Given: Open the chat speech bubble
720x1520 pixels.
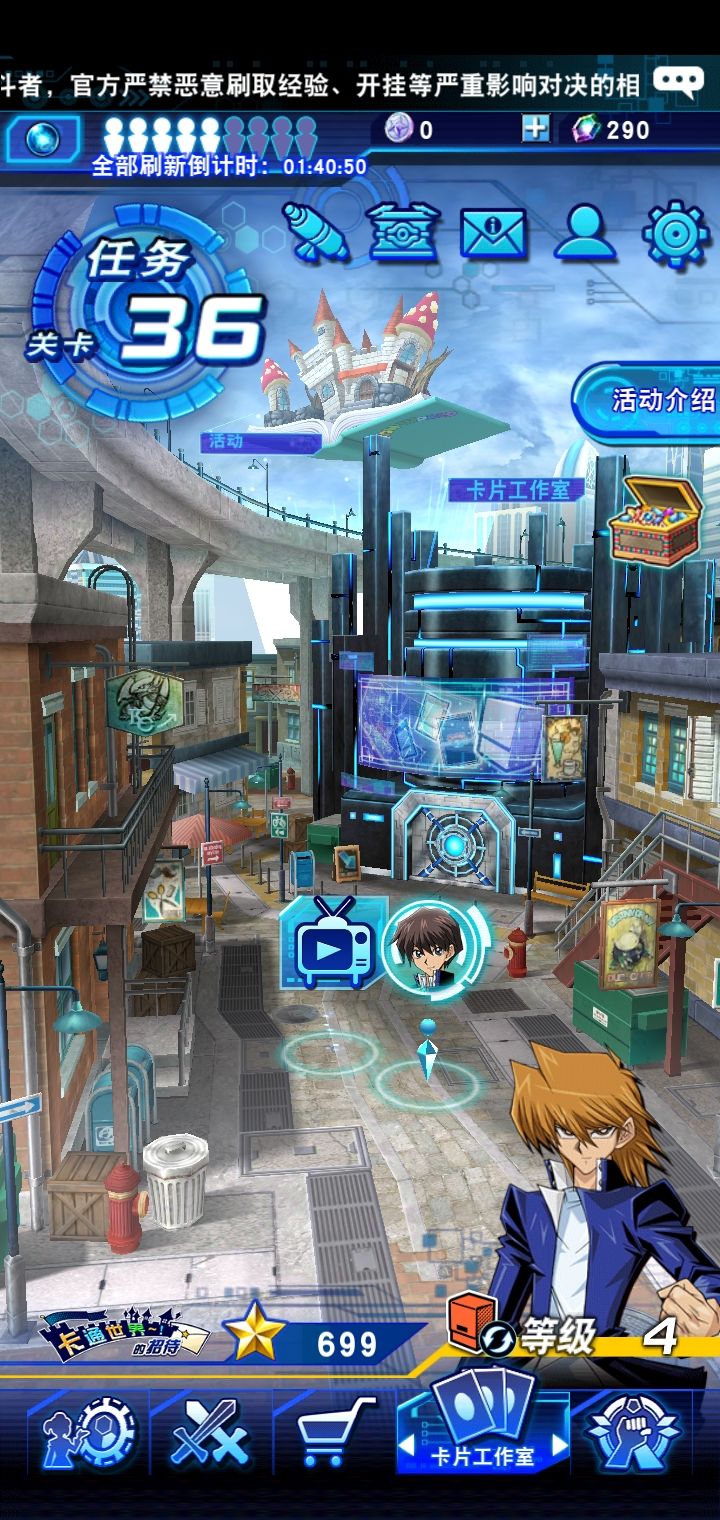Looking at the screenshot, I should click(x=678, y=81).
